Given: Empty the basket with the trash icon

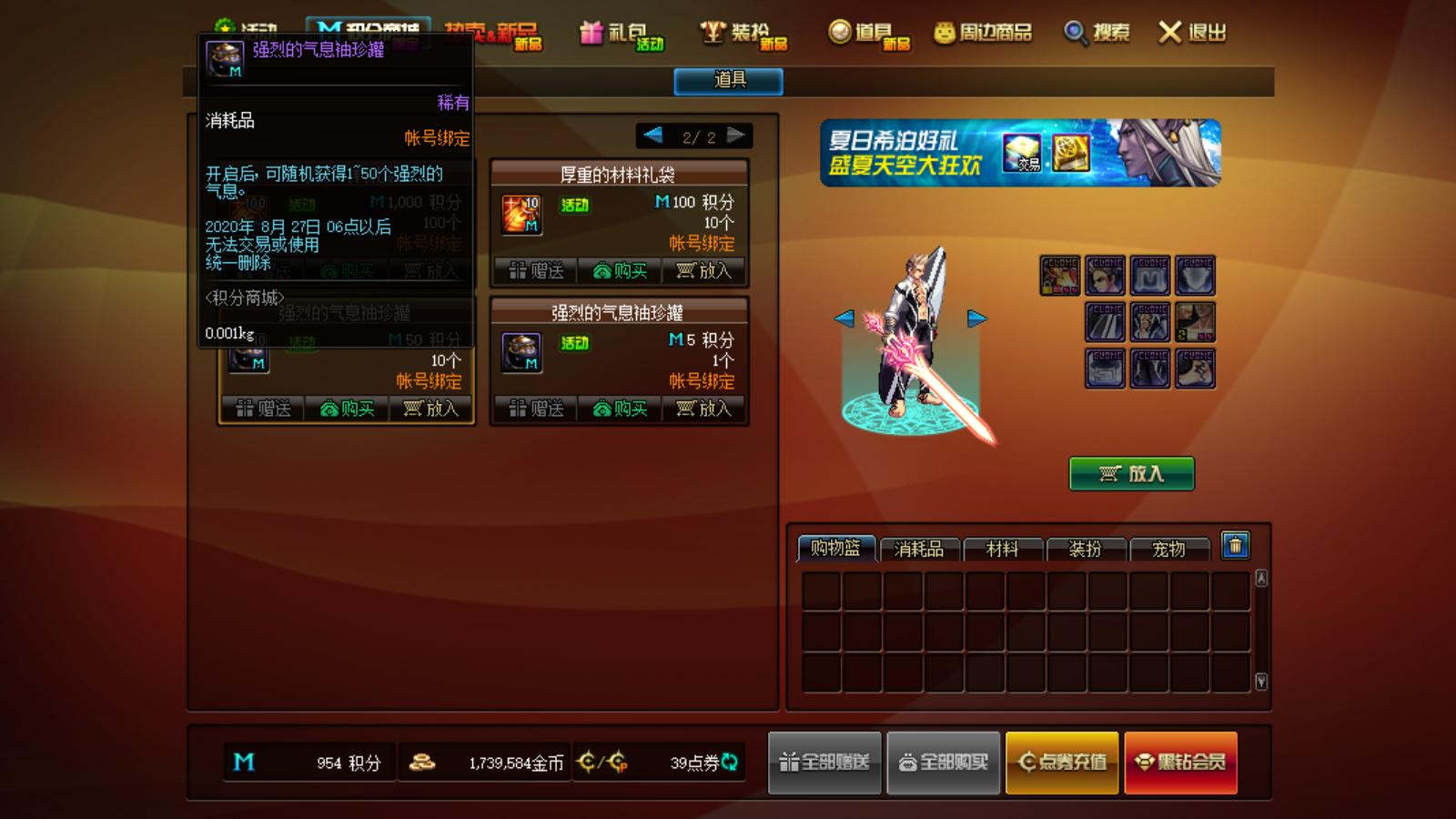Looking at the screenshot, I should pos(1235,547).
